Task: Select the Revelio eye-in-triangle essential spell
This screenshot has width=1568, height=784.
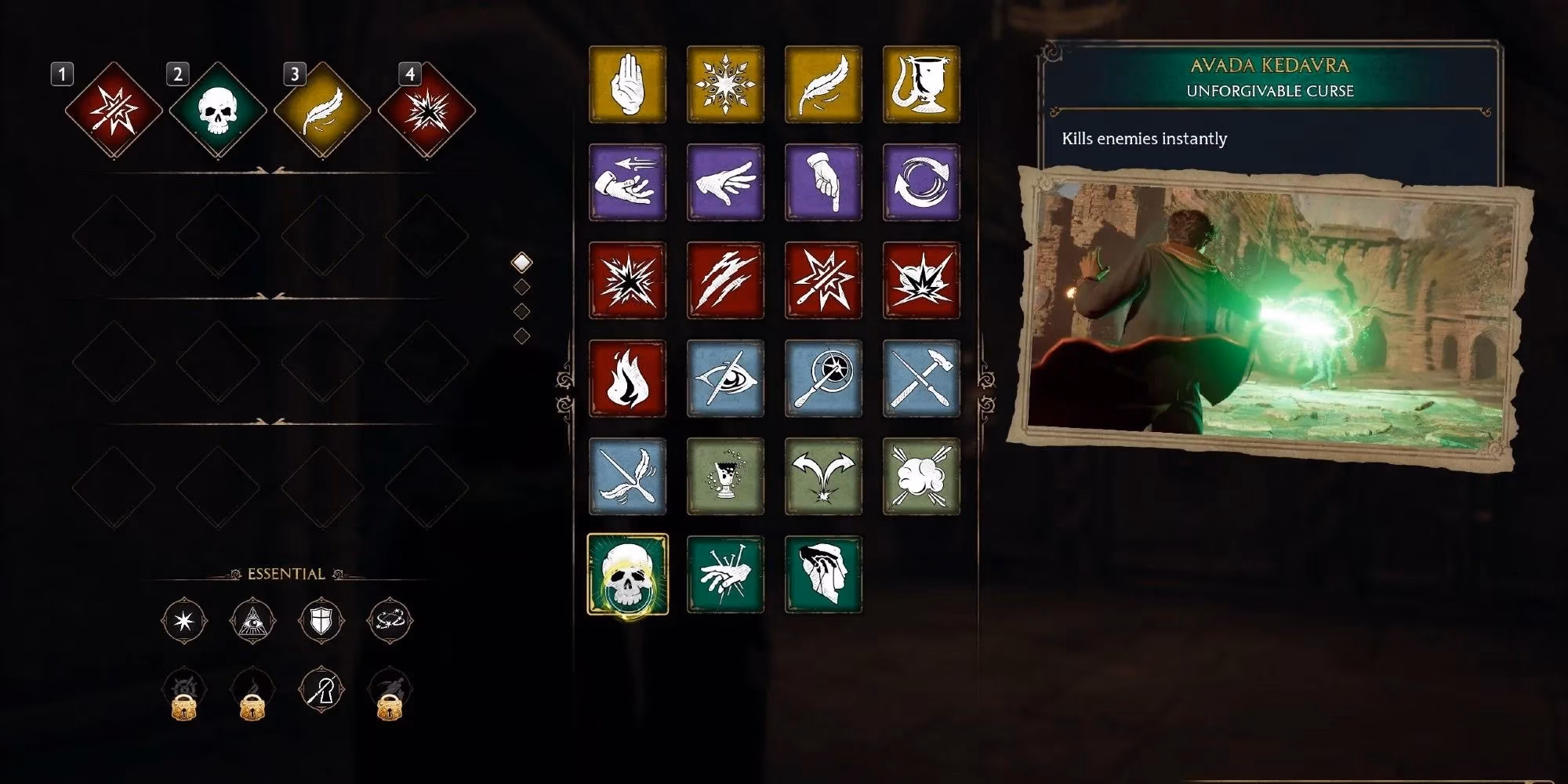Action: point(252,621)
